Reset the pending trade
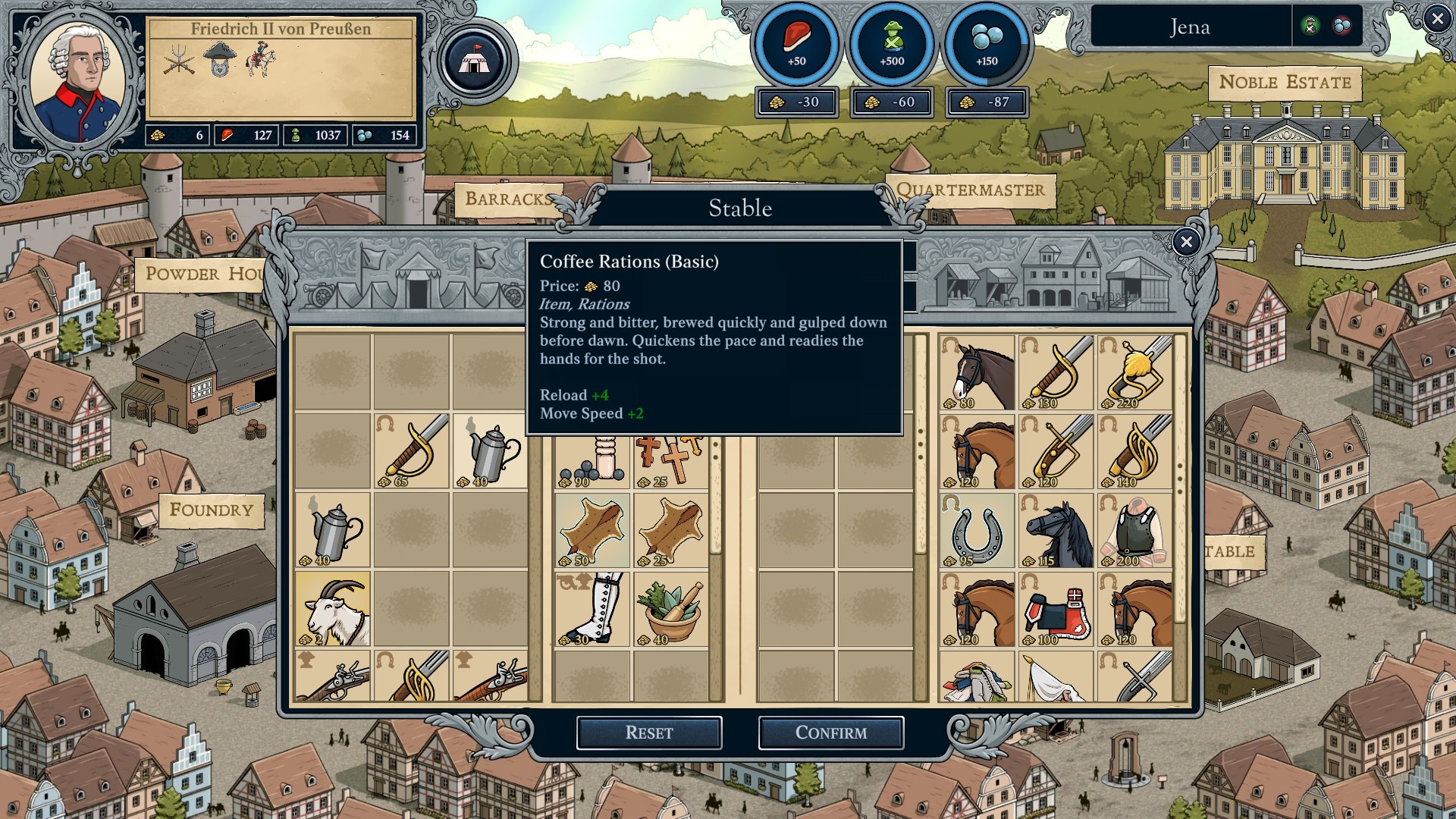Screen dimensions: 1456x819 click(x=648, y=733)
